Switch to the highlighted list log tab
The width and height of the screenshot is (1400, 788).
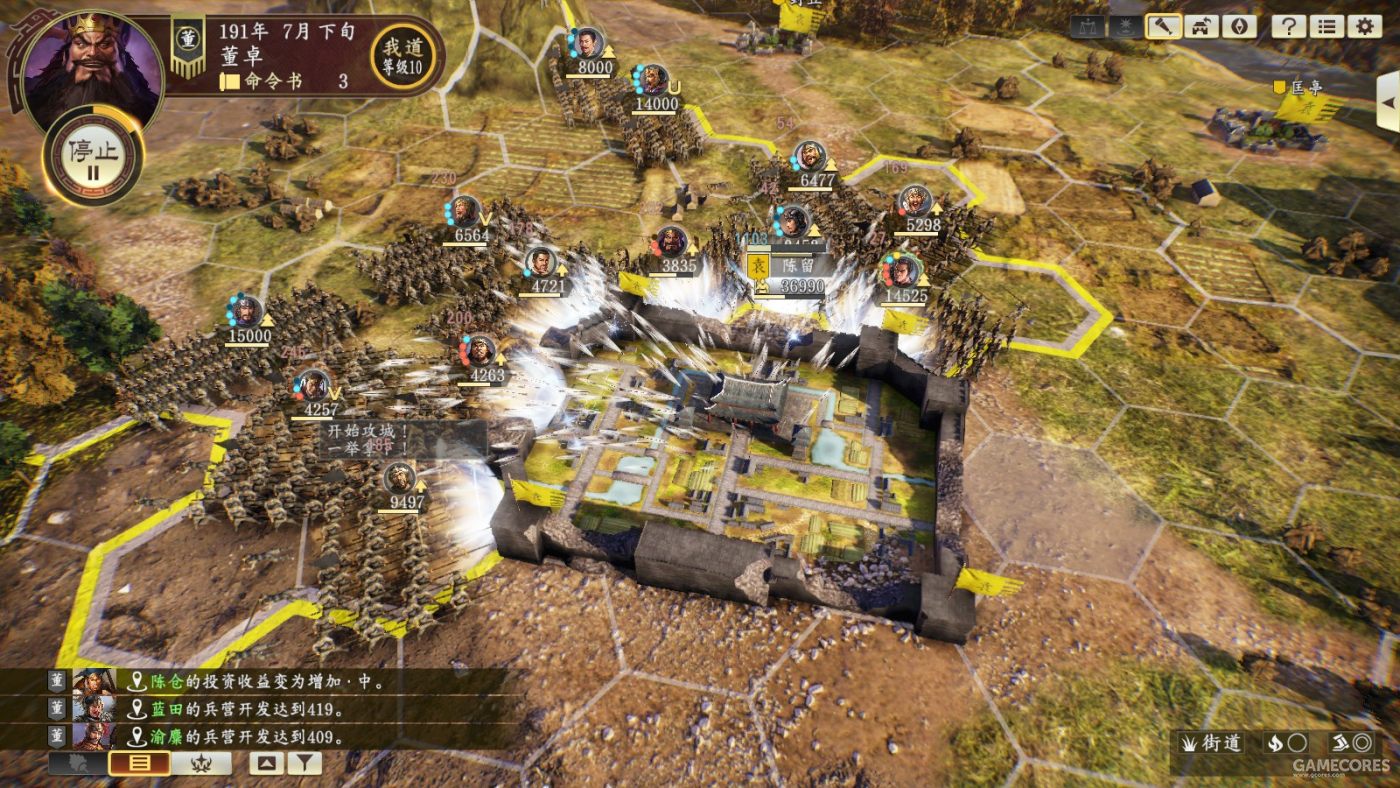(x=139, y=764)
